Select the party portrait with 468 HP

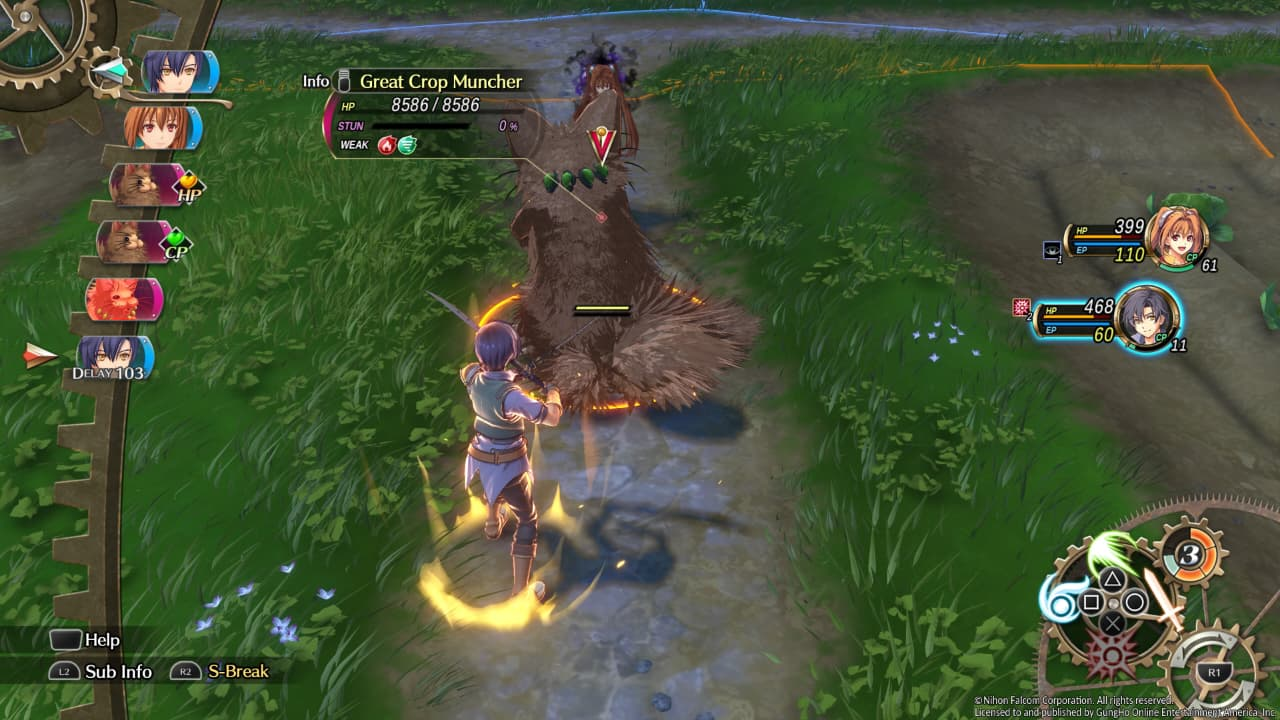point(1146,317)
